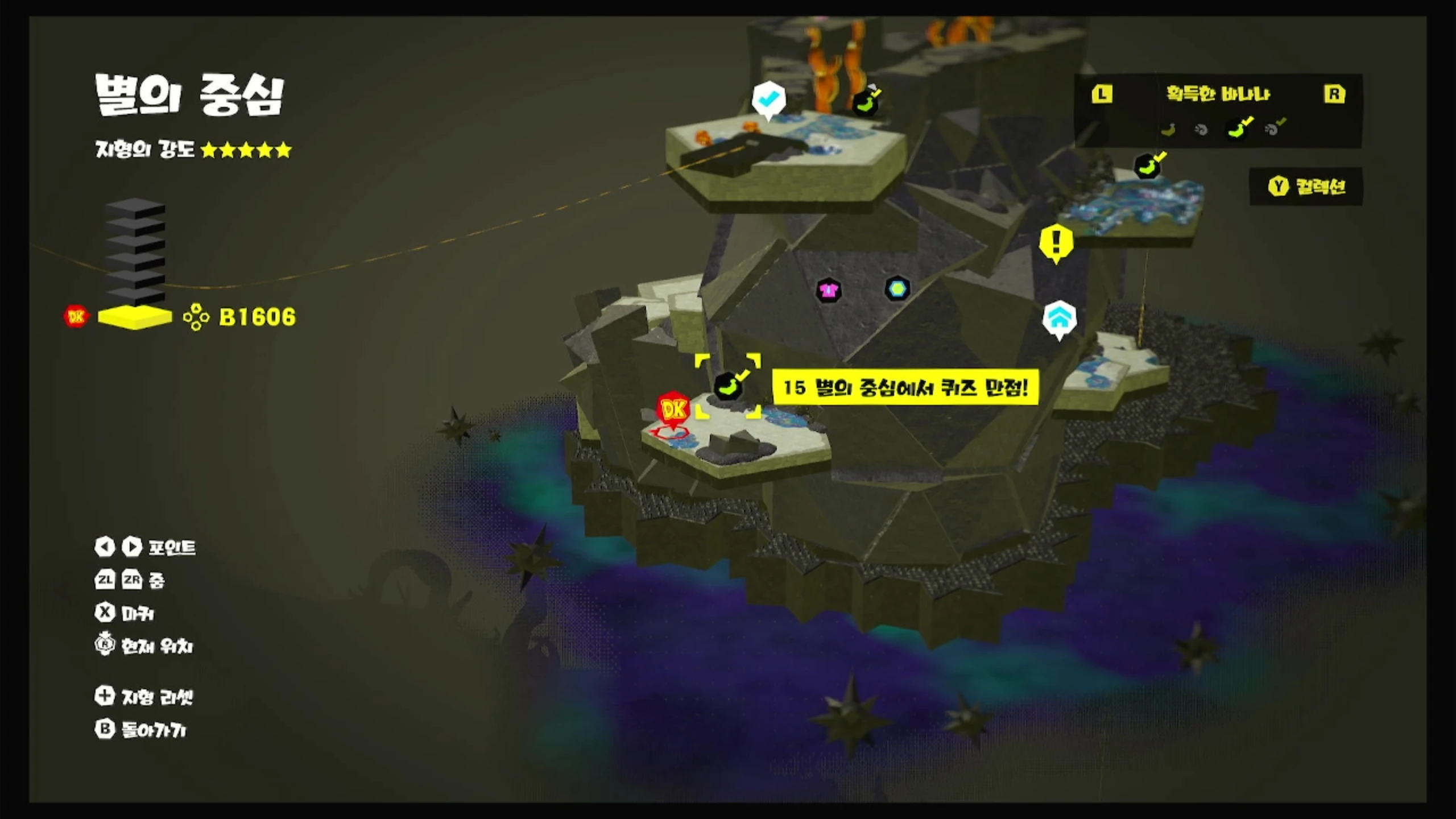Select the collected banana filter icon
This screenshot has width=1456, height=819.
click(x=1239, y=128)
